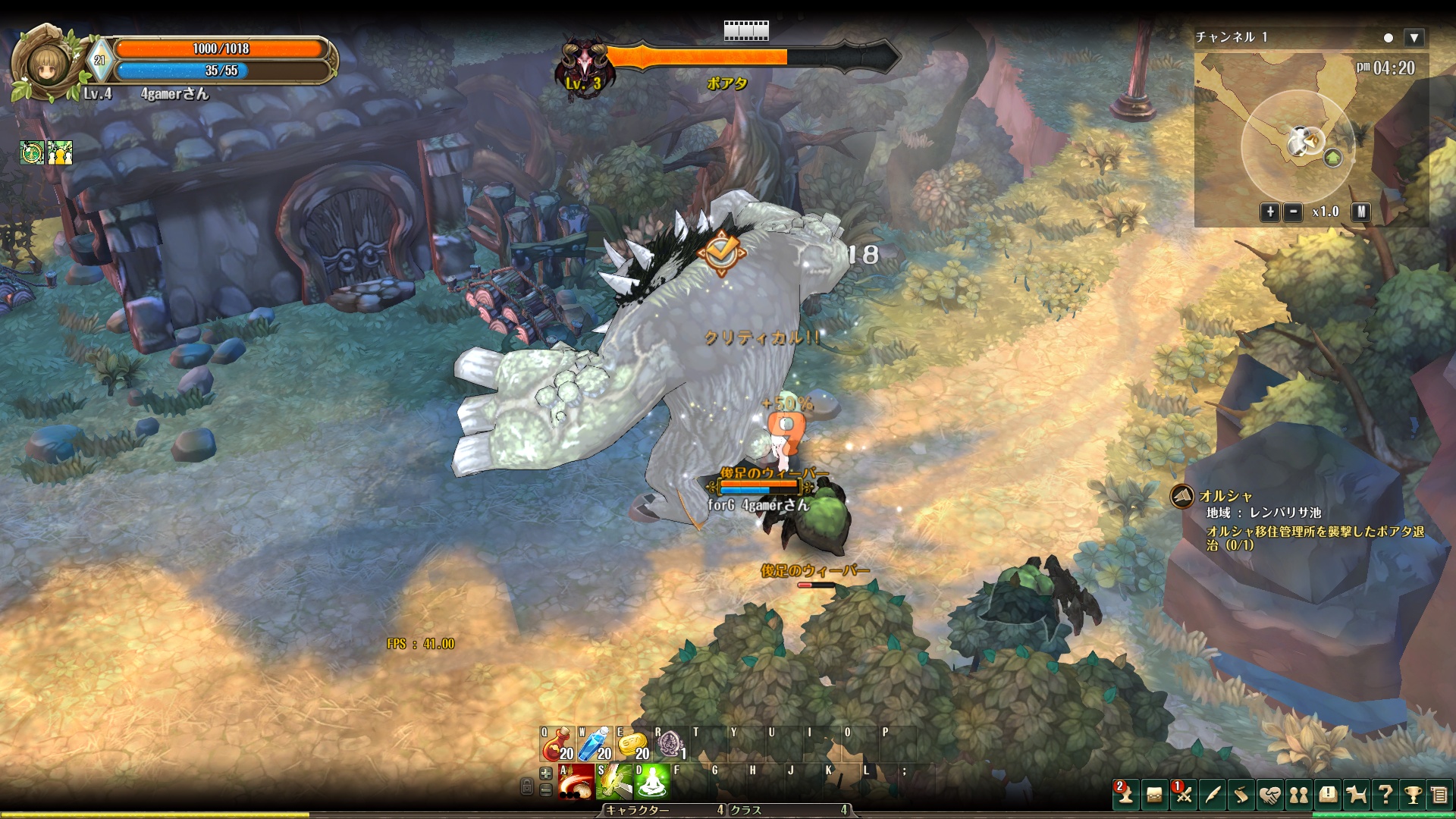Select the gold stamina pill slot
The width and height of the screenshot is (1456, 819).
click(632, 744)
